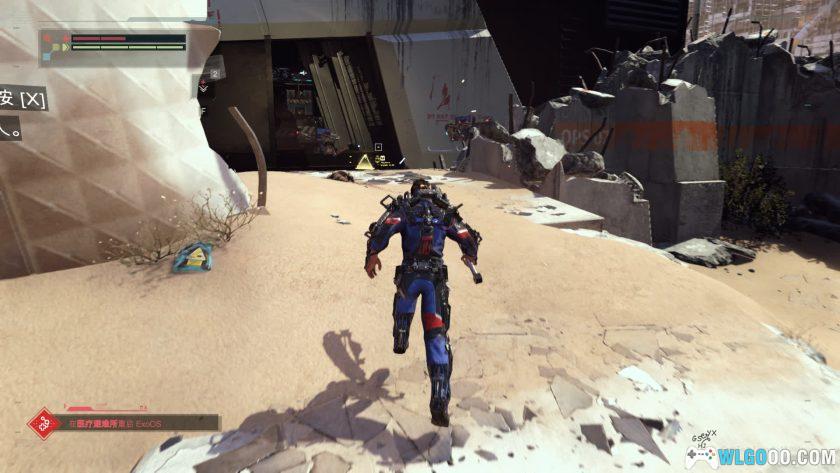Click the red diamond objective icon
This screenshot has height=473, width=840.
44,424
